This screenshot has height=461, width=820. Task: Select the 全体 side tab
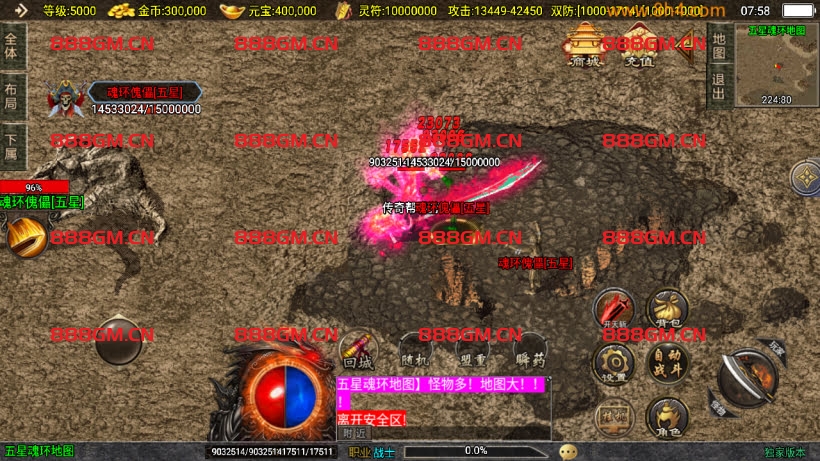(x=12, y=45)
